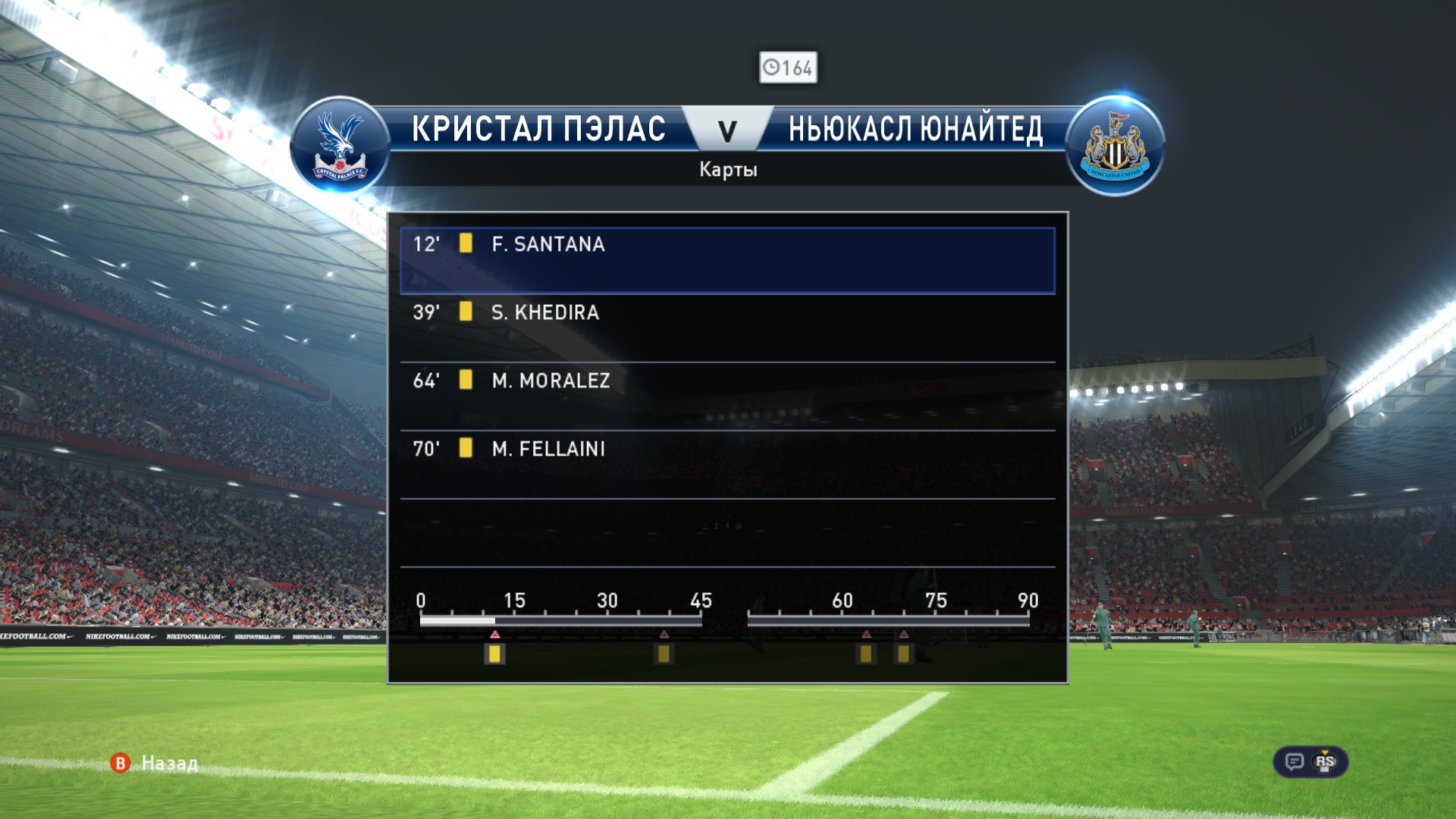Select M. Moralez's 64' card entry
The image size is (1456, 819).
tap(726, 396)
